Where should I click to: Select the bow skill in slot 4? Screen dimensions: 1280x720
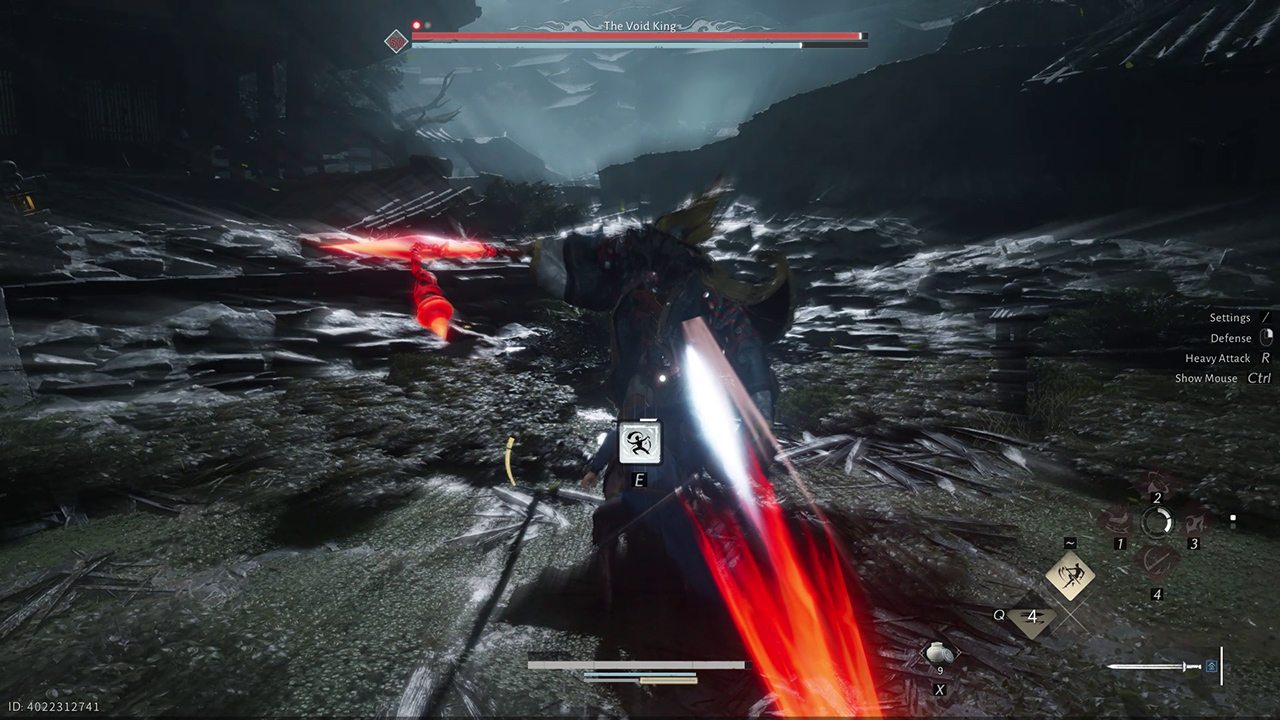[x=1157, y=562]
